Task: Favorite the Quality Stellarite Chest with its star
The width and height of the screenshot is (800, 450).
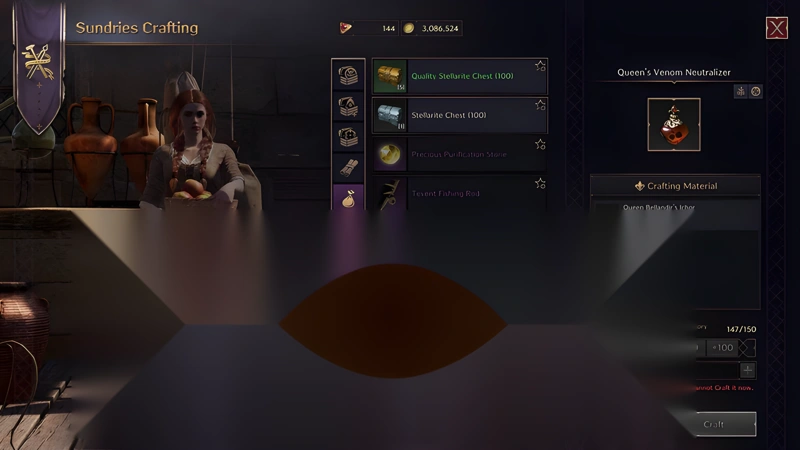Action: pos(540,66)
